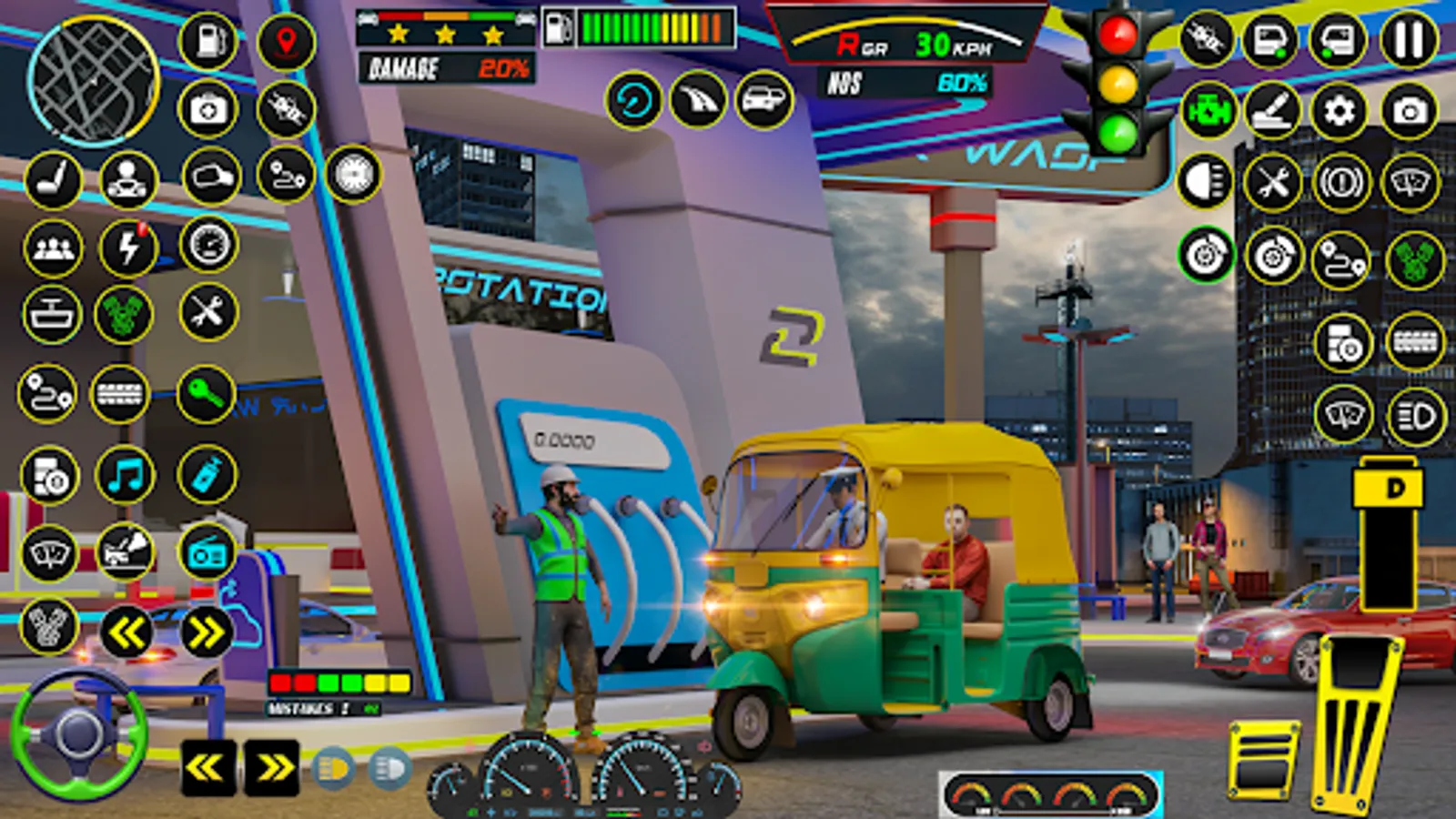Toggle the green engine icon
The height and width of the screenshot is (819, 1456).
(x=1208, y=111)
